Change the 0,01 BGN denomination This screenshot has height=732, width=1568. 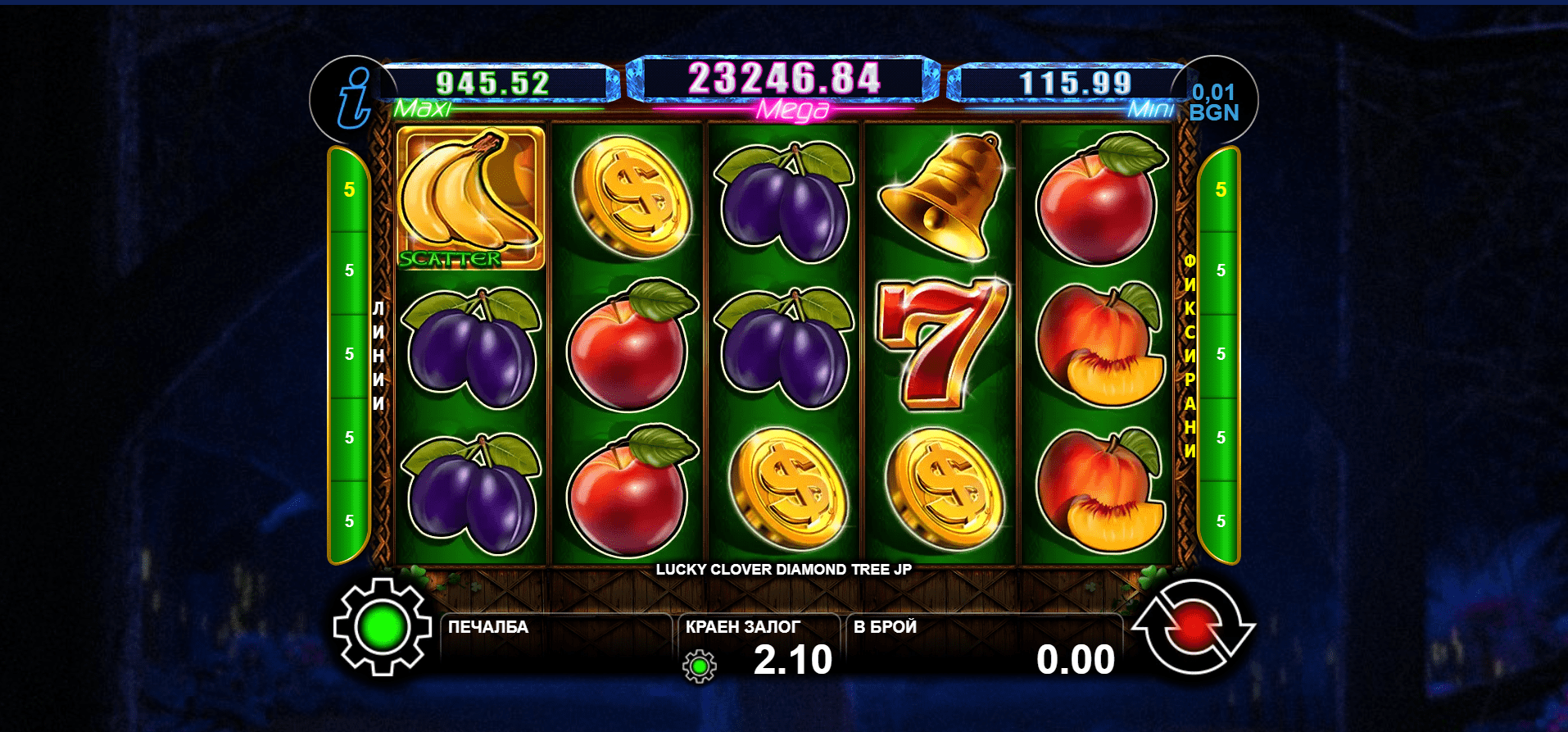point(1213,102)
